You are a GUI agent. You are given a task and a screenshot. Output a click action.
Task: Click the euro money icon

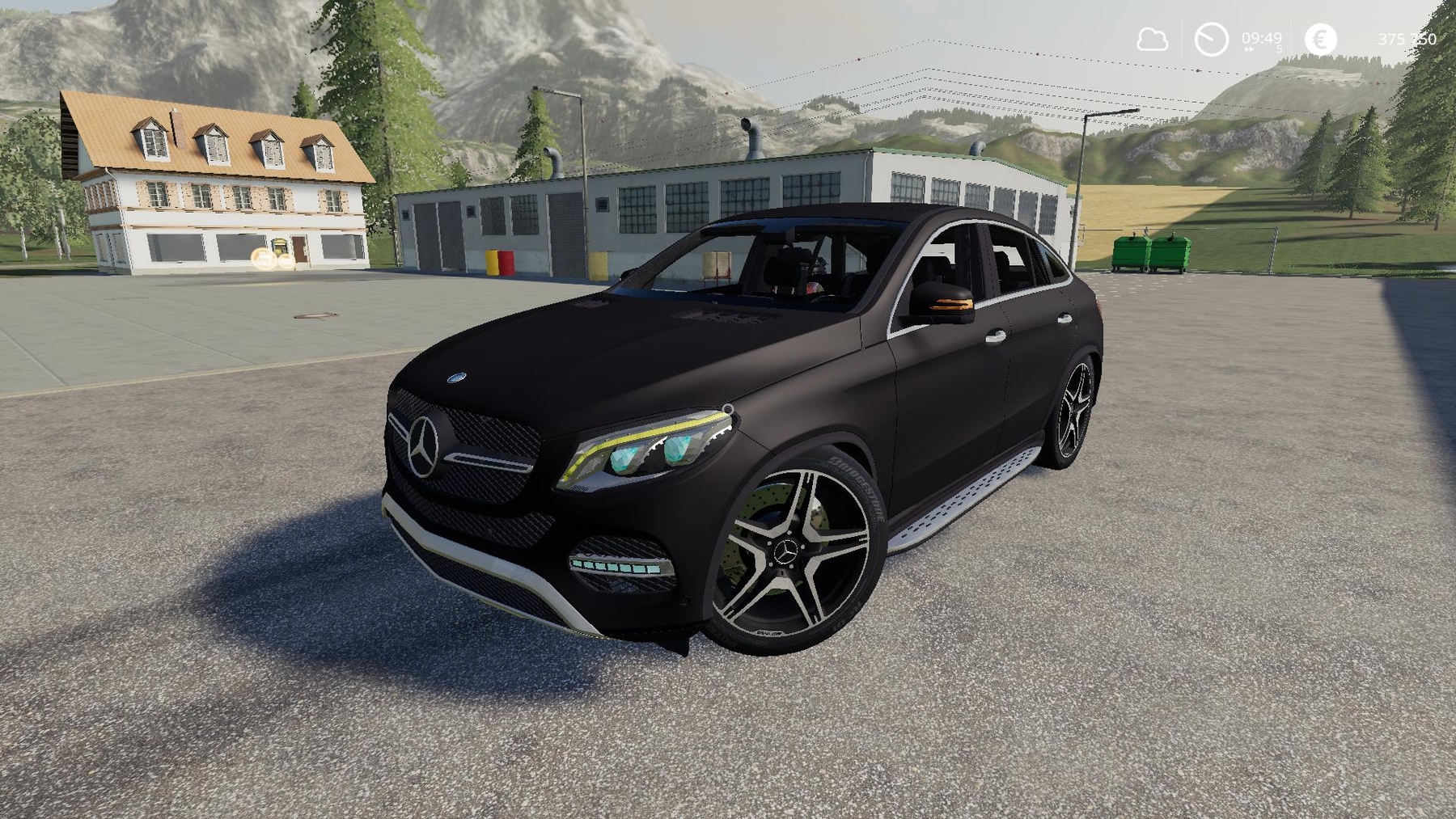tap(1321, 40)
